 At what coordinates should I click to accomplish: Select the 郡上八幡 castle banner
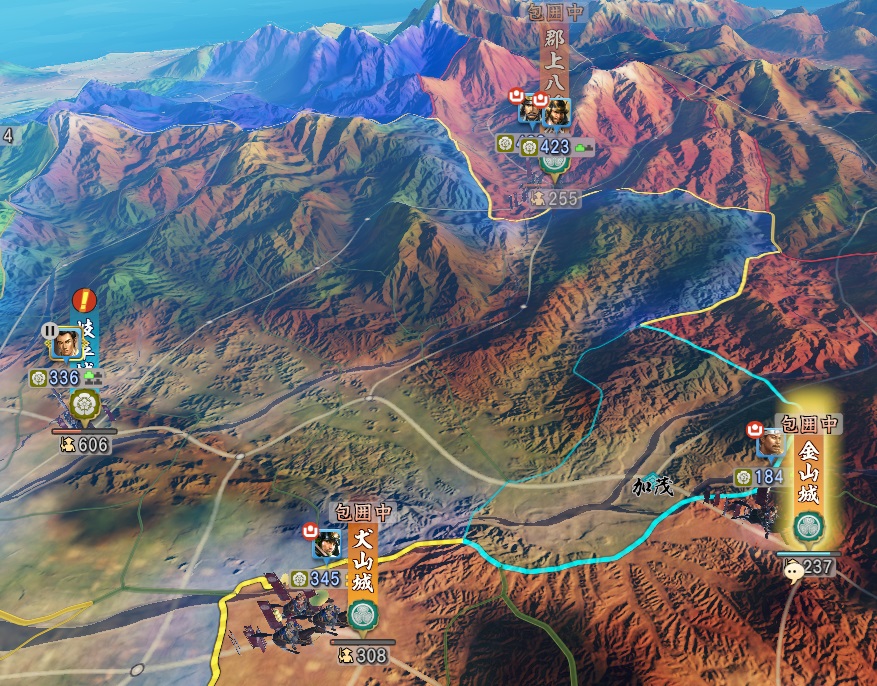click(x=555, y=64)
